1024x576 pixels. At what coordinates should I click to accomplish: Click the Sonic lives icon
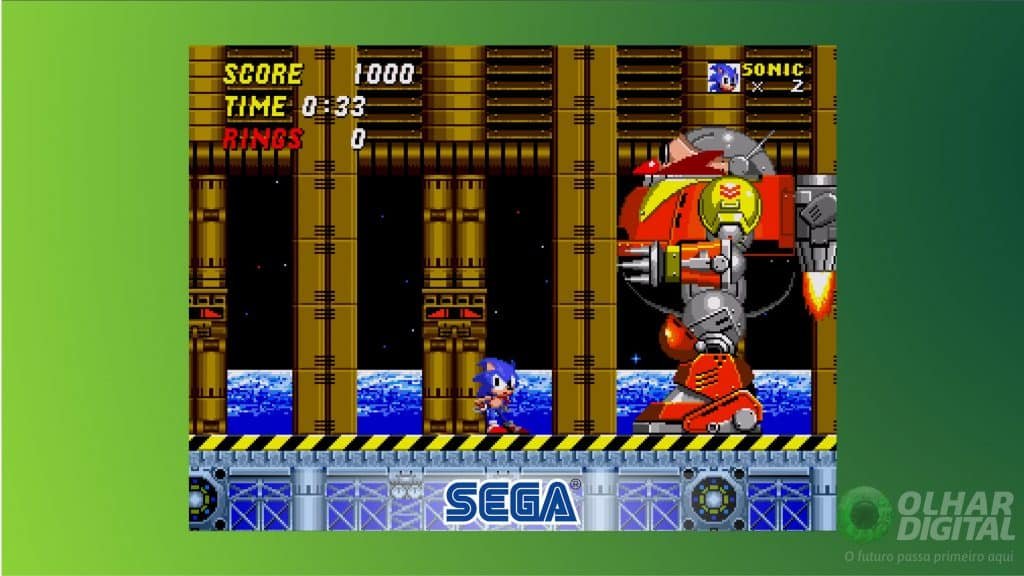click(723, 78)
